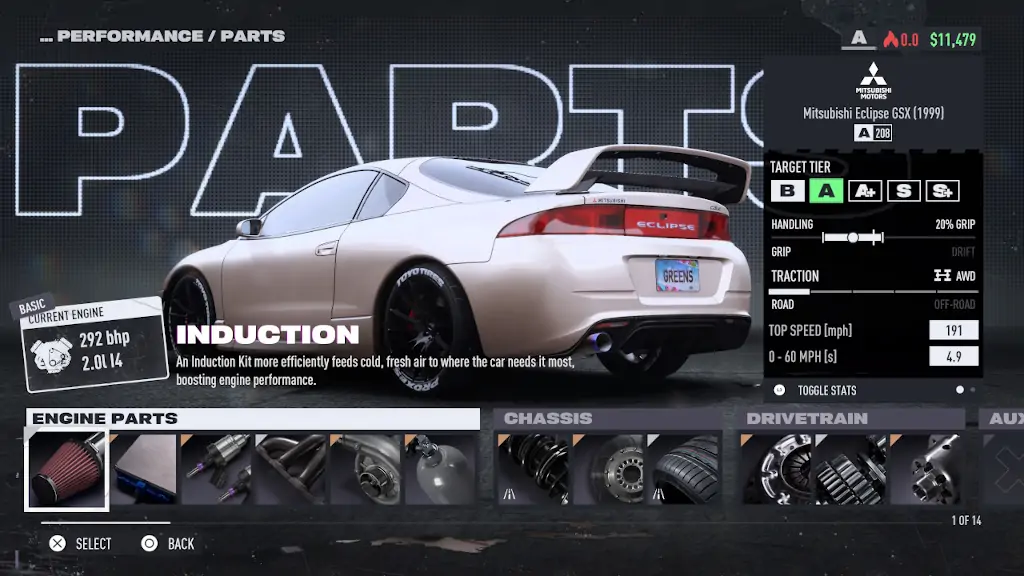Set target tier to B
This screenshot has height=576, width=1024.
click(787, 191)
